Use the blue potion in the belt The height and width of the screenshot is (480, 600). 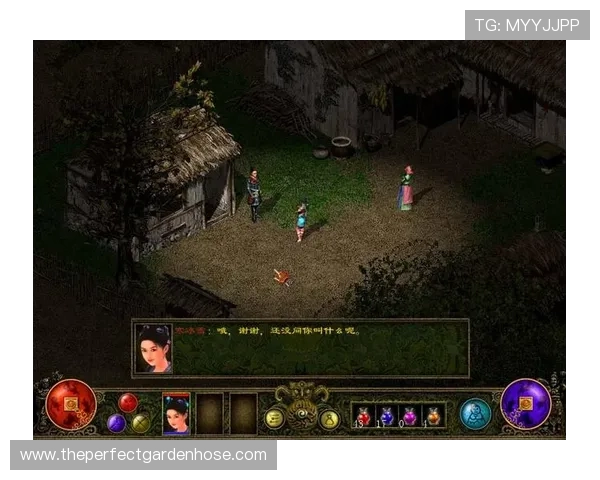click(386, 415)
